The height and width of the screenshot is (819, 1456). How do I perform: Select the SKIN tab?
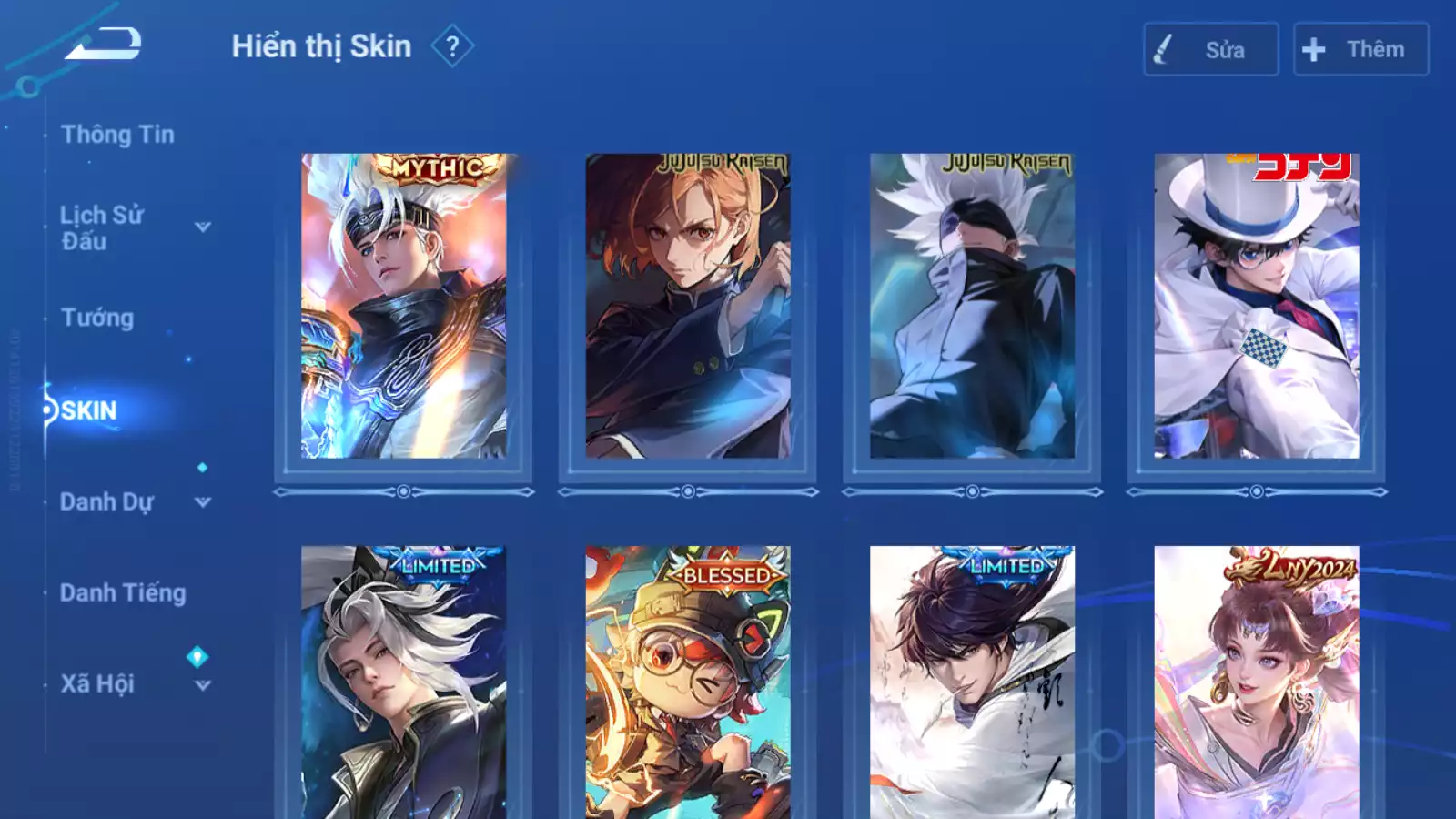(x=89, y=410)
